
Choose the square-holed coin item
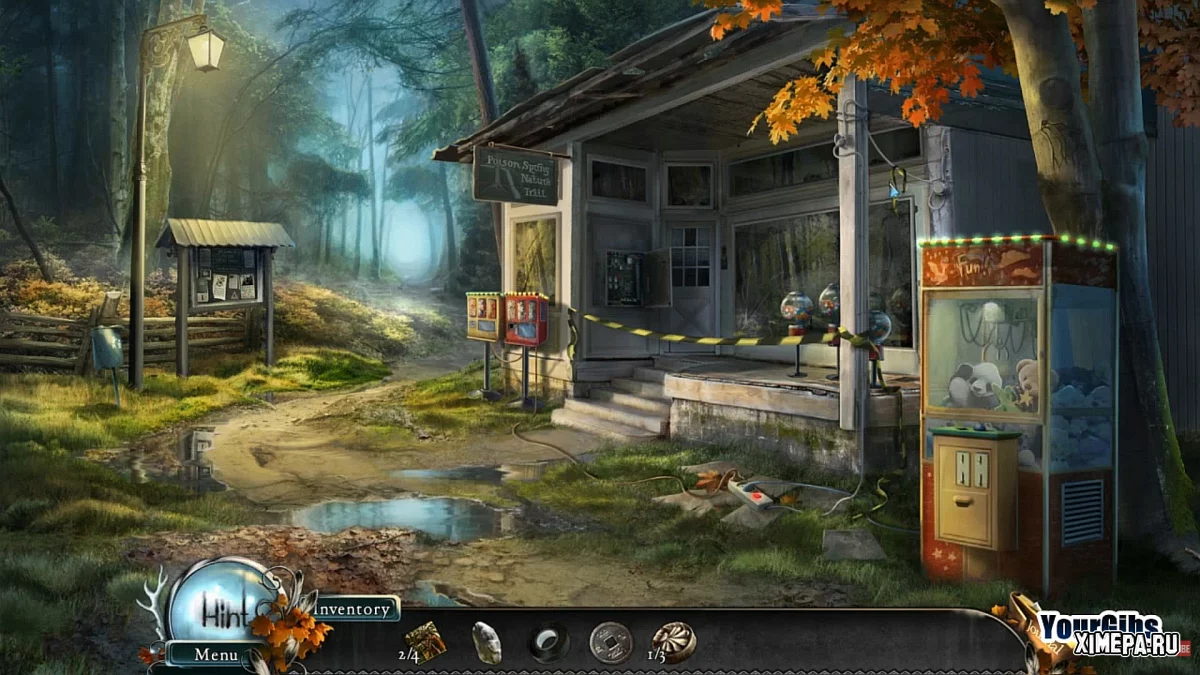(610, 642)
